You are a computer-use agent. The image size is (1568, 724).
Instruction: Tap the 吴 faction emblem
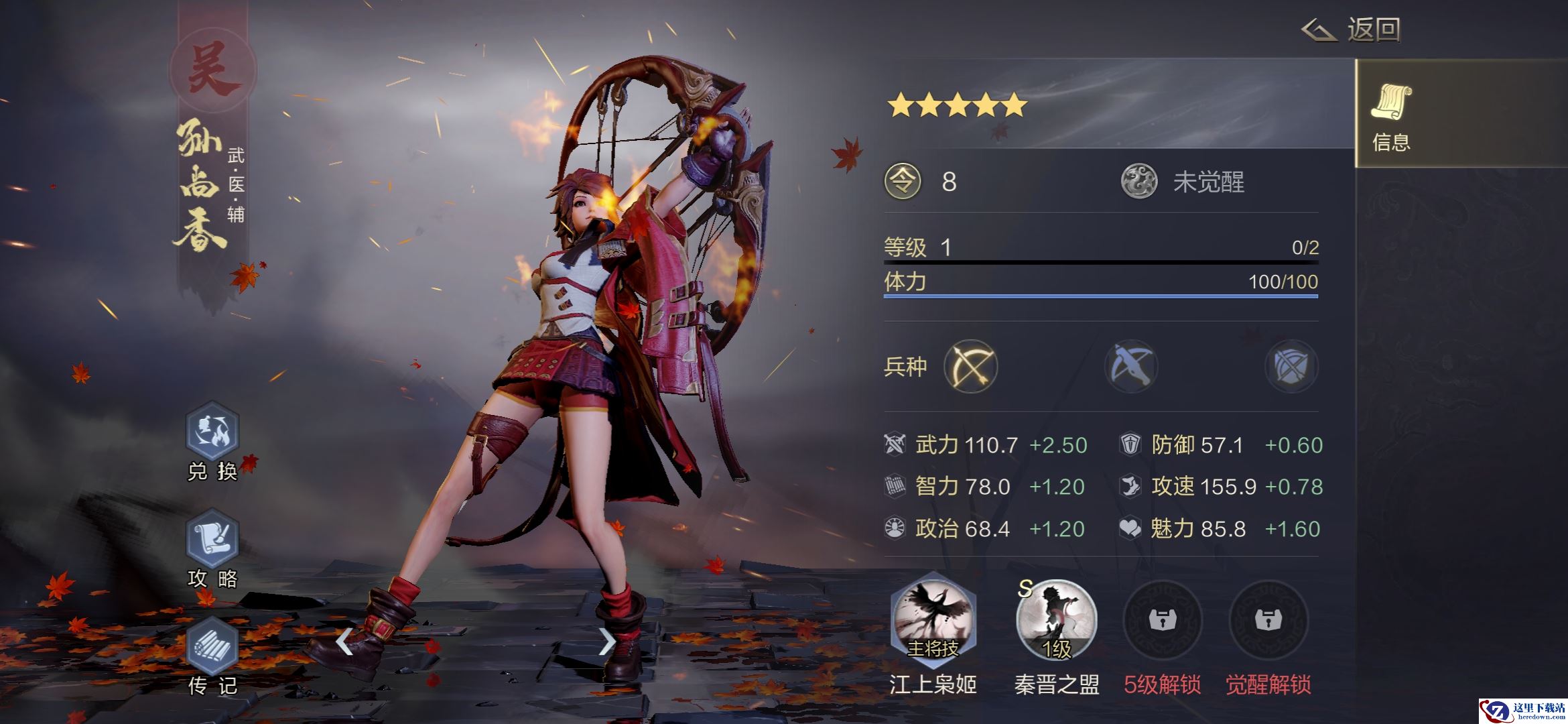click(x=212, y=70)
